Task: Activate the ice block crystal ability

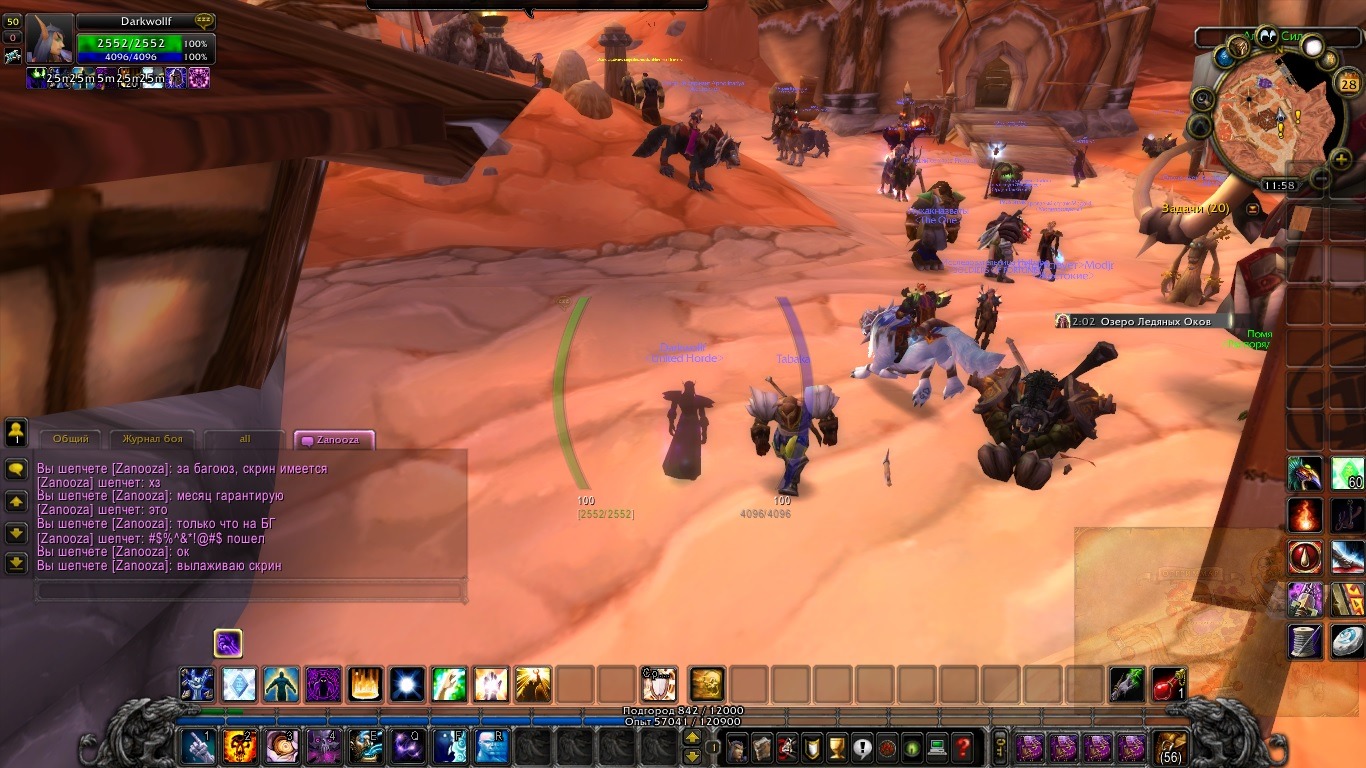Action: click(239, 685)
